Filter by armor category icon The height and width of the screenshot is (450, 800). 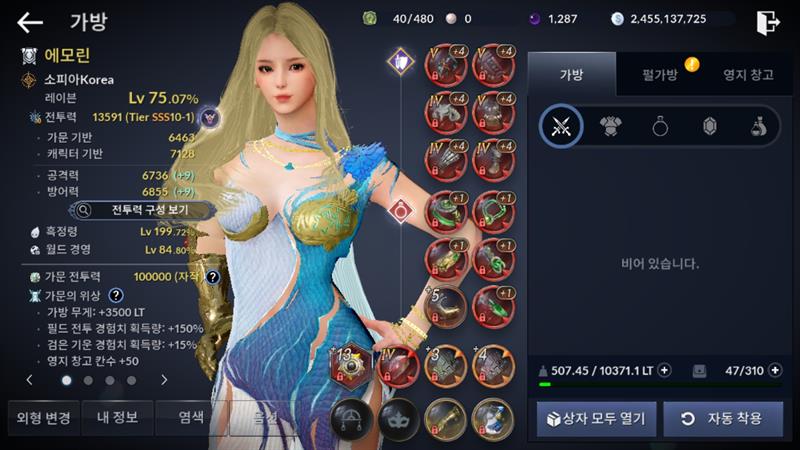coord(610,126)
